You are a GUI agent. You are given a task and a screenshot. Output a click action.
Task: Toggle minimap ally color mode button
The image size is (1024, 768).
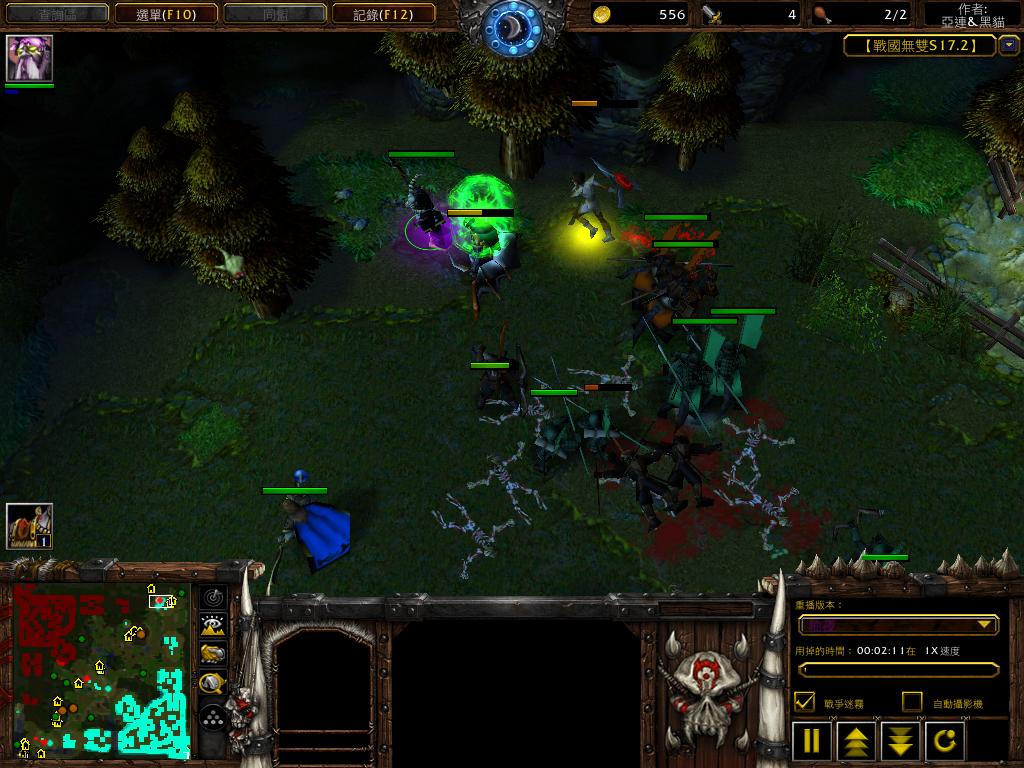pyautogui.click(x=213, y=654)
